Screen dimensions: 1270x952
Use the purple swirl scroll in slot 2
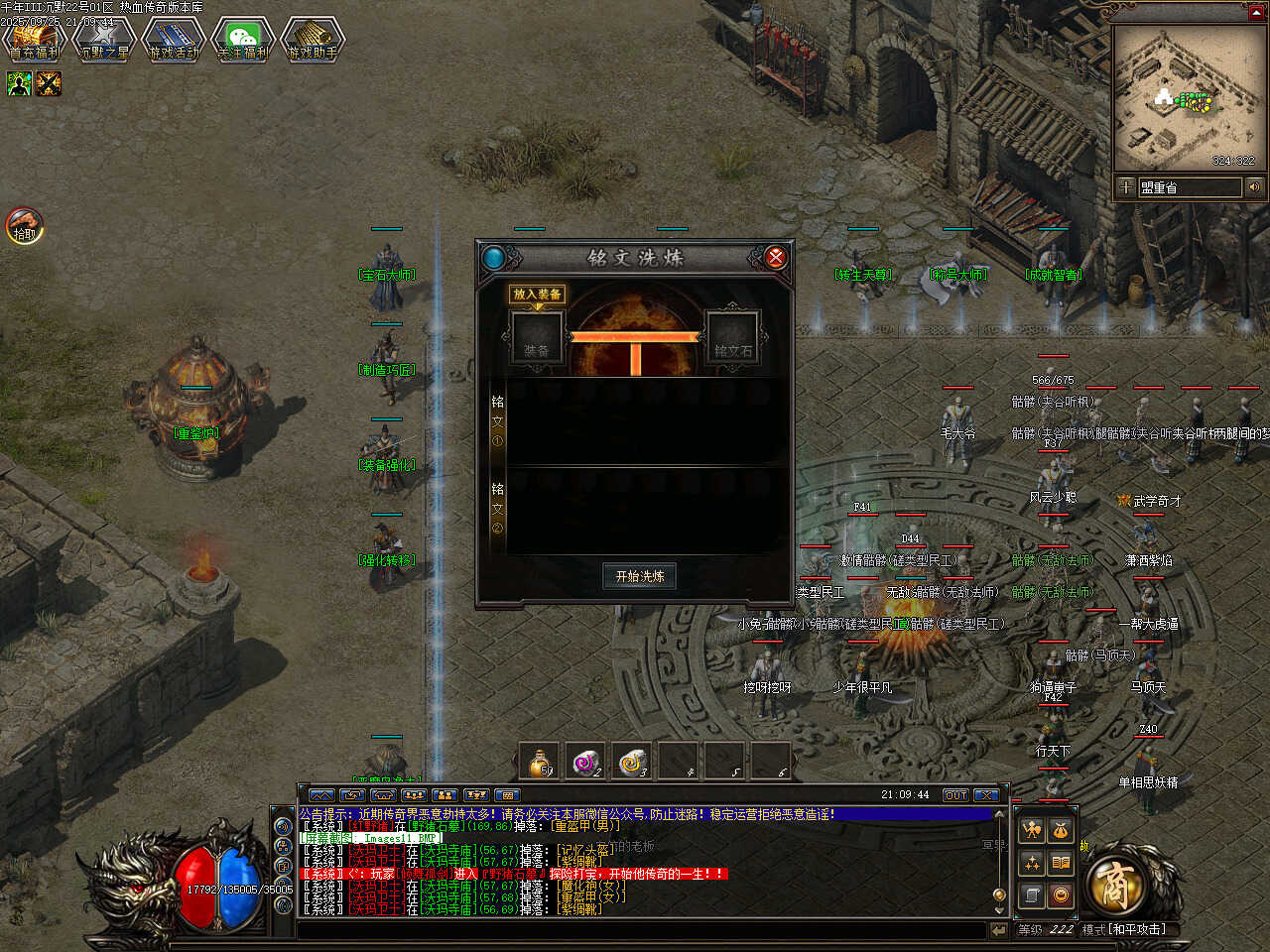pos(587,762)
